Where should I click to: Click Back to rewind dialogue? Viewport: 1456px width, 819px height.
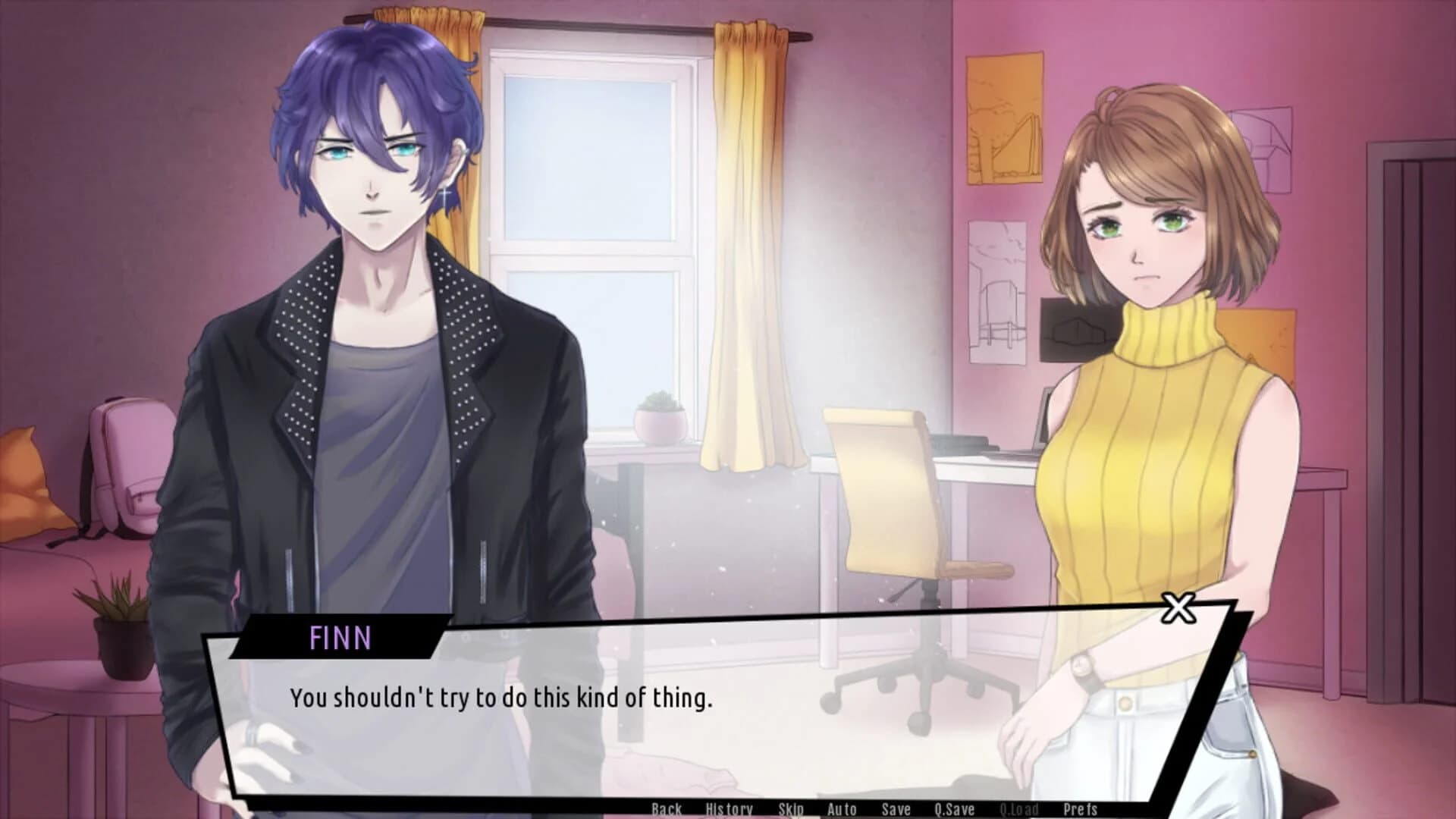click(667, 809)
